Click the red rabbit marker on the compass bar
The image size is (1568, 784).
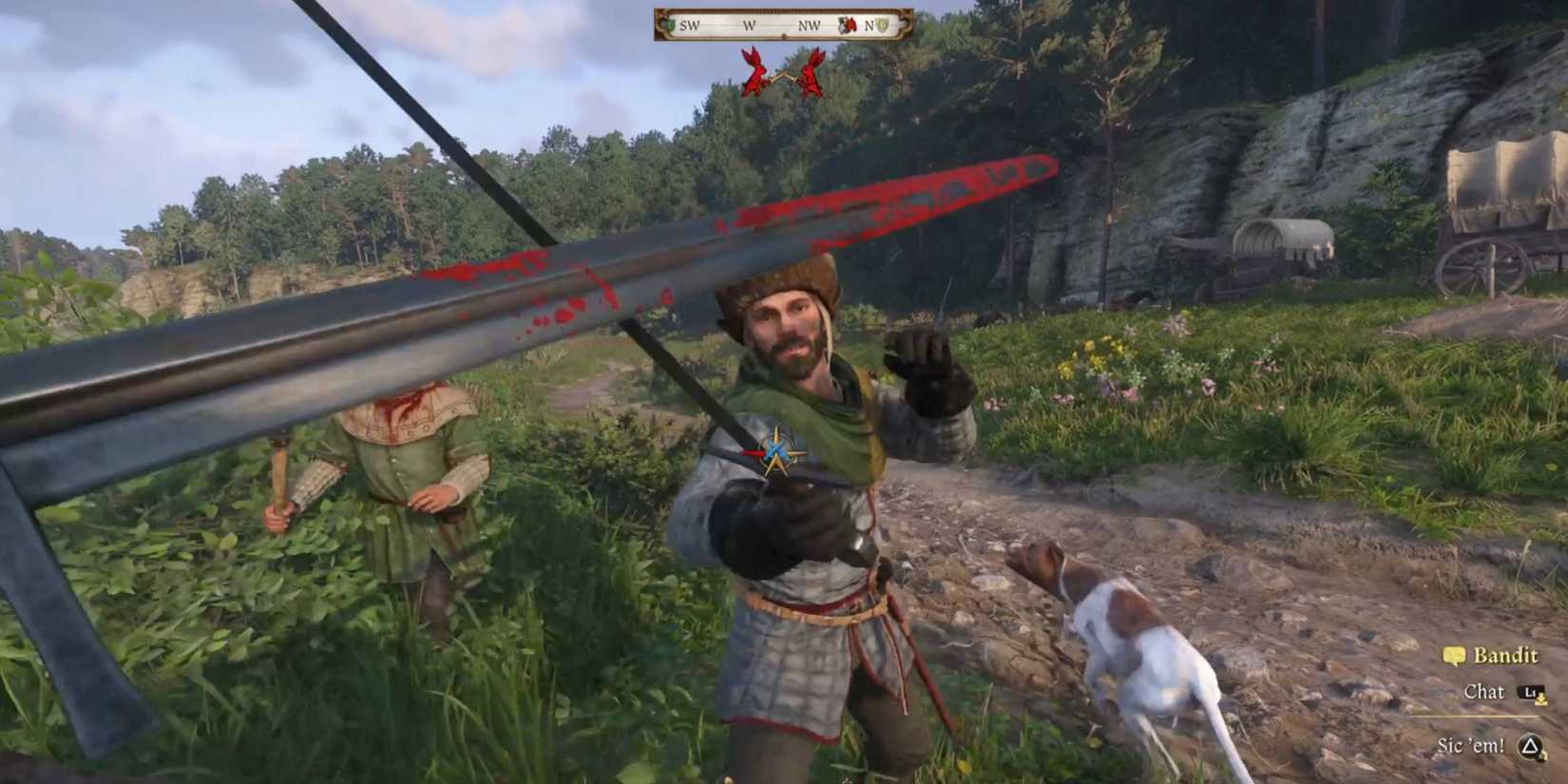click(x=849, y=26)
